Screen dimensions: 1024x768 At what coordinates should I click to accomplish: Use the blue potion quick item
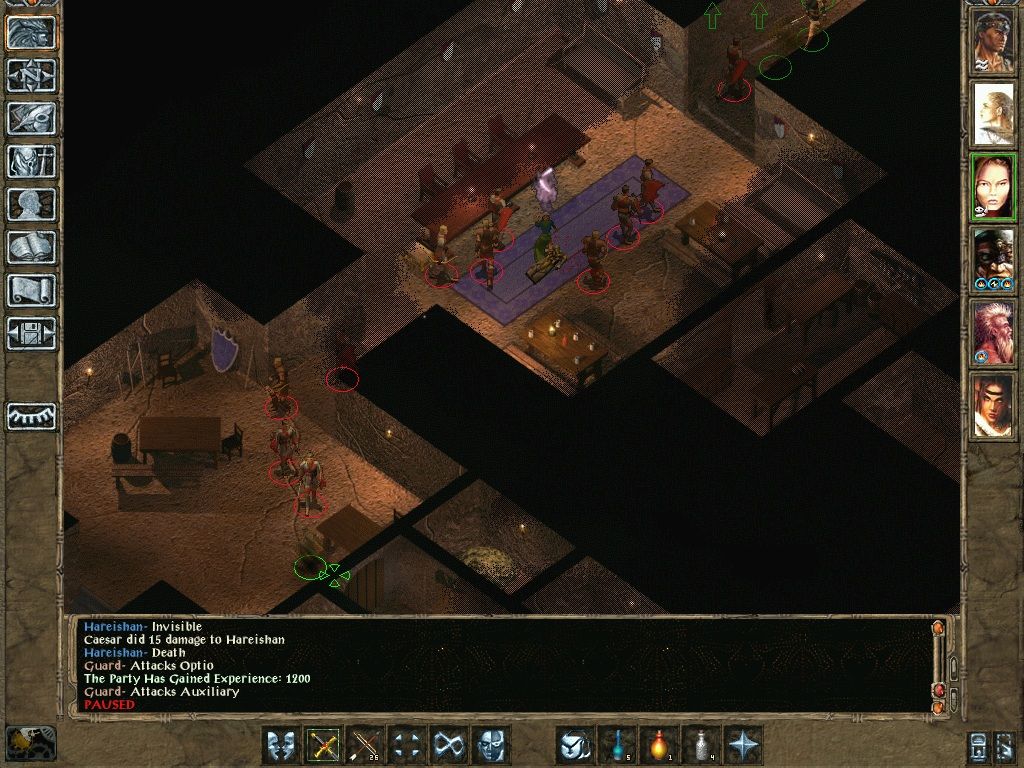coord(617,745)
